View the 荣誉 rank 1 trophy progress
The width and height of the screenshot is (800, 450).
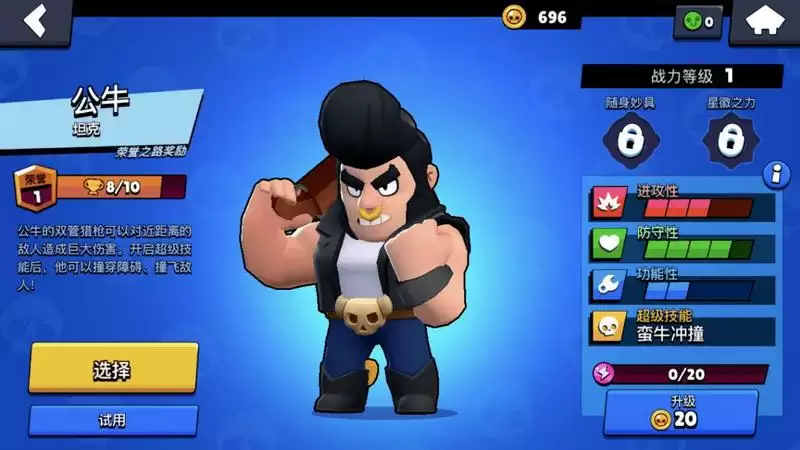coord(100,187)
